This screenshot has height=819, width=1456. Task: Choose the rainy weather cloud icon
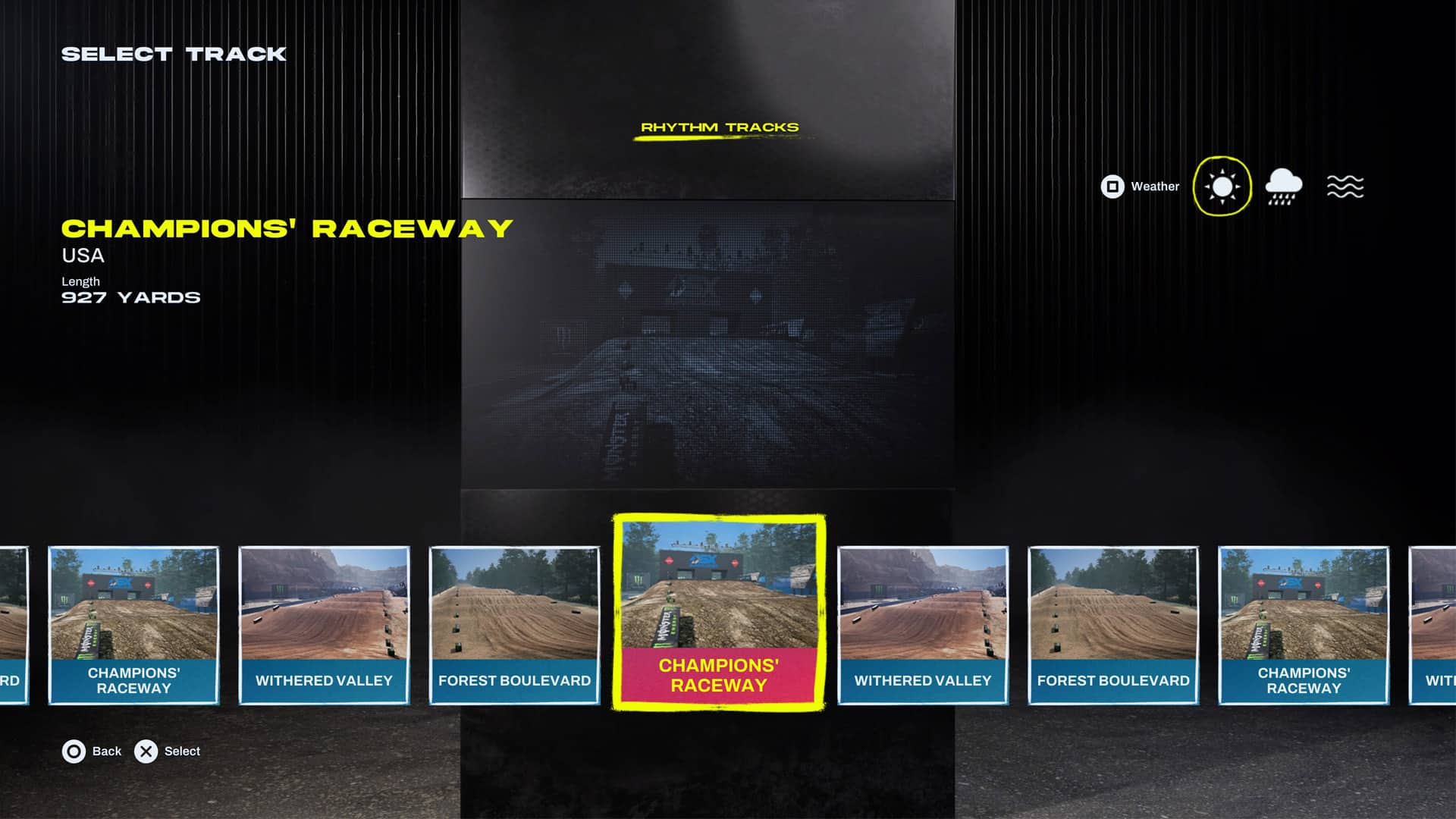[1283, 186]
